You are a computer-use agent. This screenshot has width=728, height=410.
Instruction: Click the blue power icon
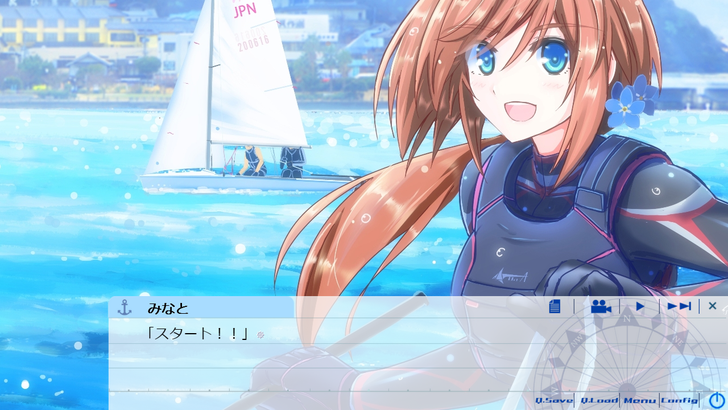point(716,400)
